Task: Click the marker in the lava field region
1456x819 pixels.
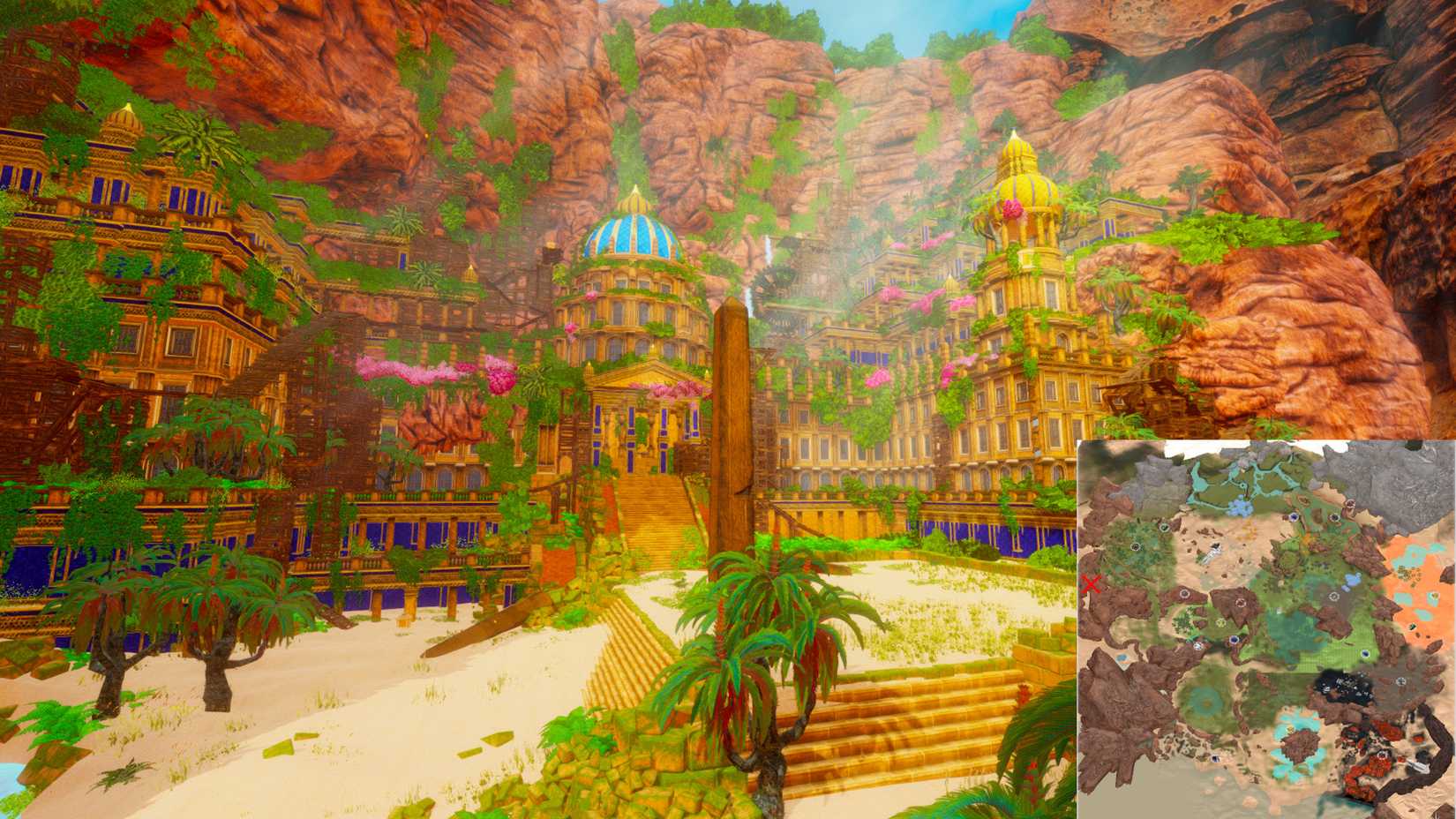Action: pos(1383,755)
